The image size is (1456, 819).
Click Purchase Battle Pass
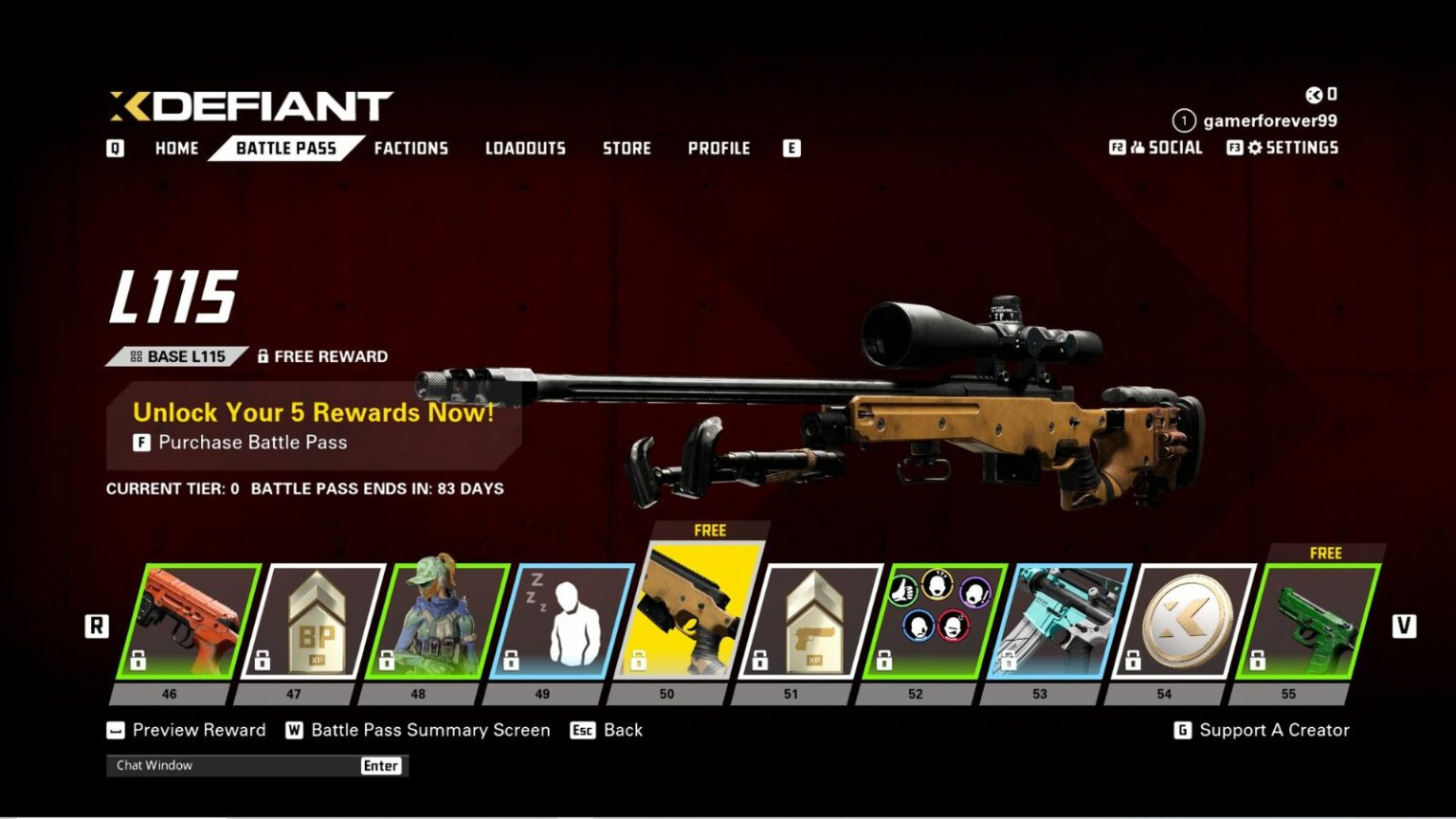coord(252,442)
